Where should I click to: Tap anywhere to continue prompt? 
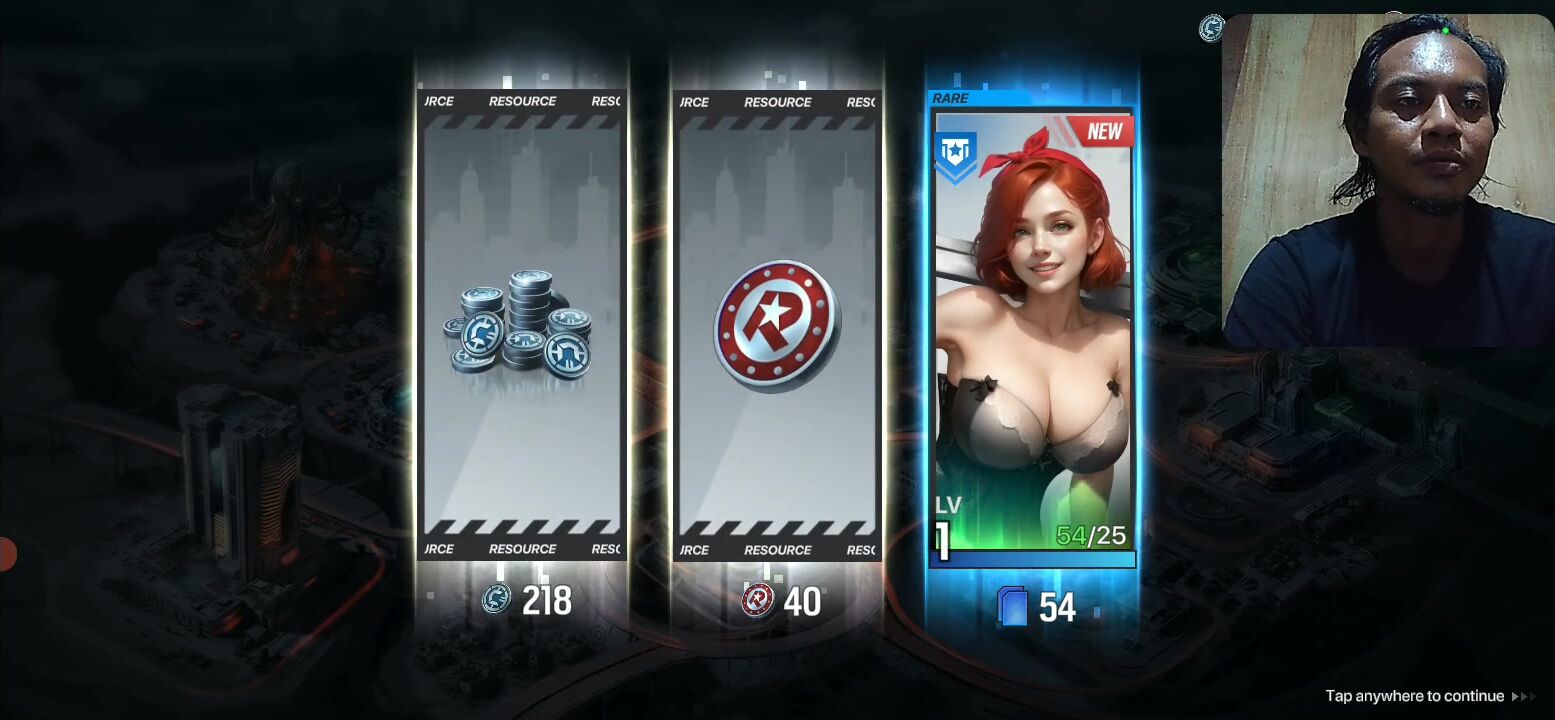[x=1414, y=696]
